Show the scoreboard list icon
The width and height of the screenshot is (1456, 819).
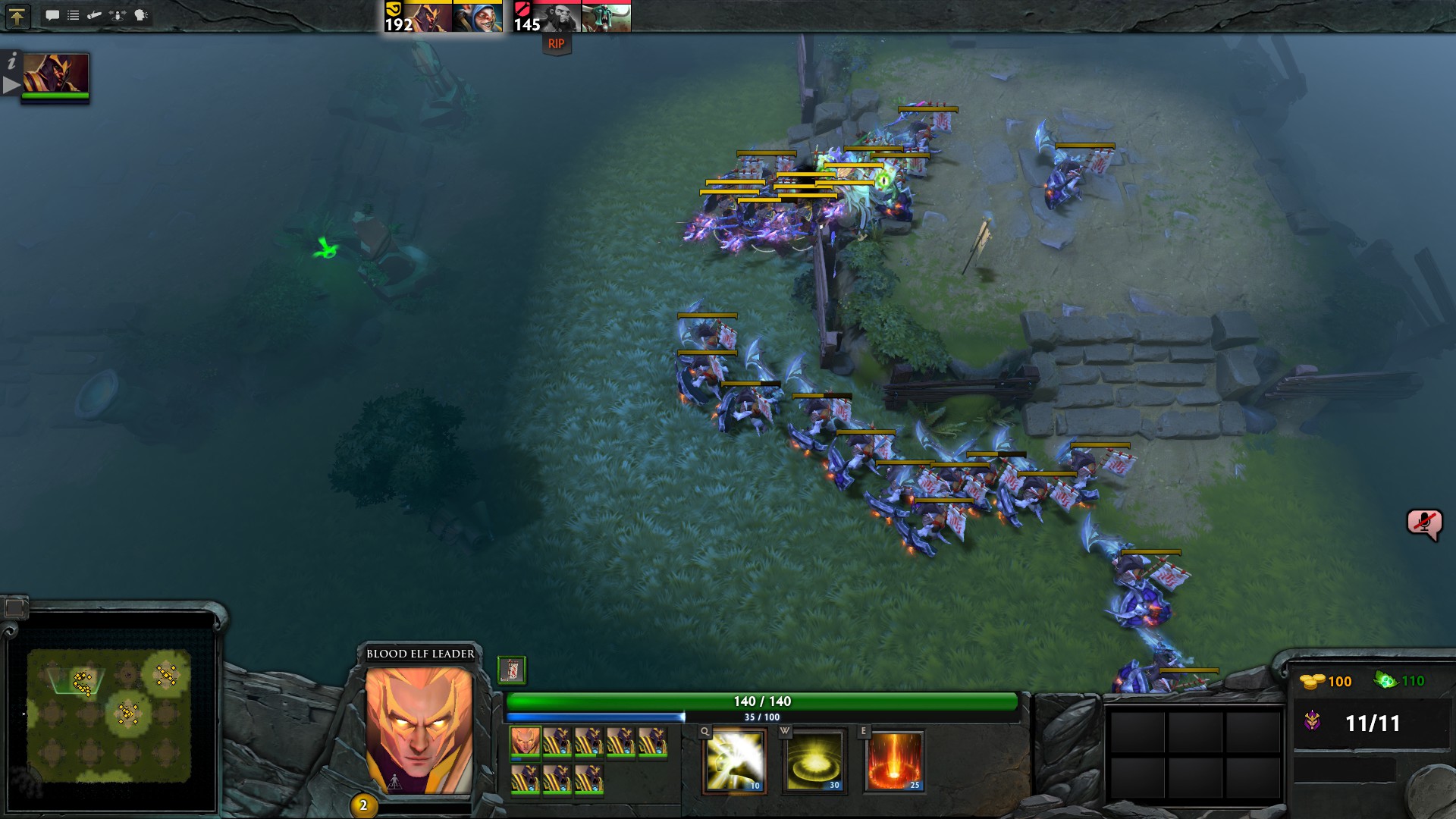pos(74,15)
